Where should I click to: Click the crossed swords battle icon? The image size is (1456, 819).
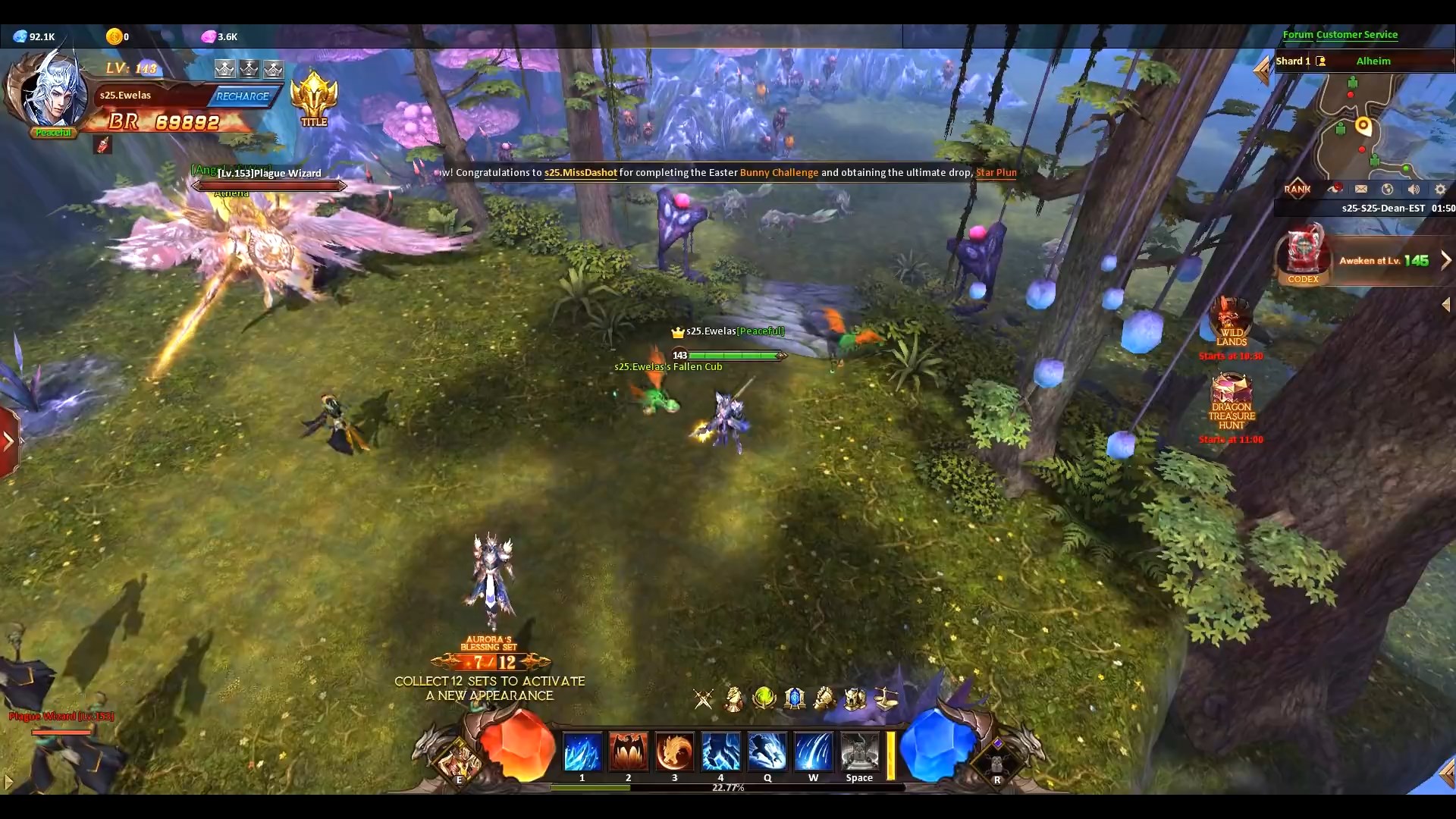[703, 699]
